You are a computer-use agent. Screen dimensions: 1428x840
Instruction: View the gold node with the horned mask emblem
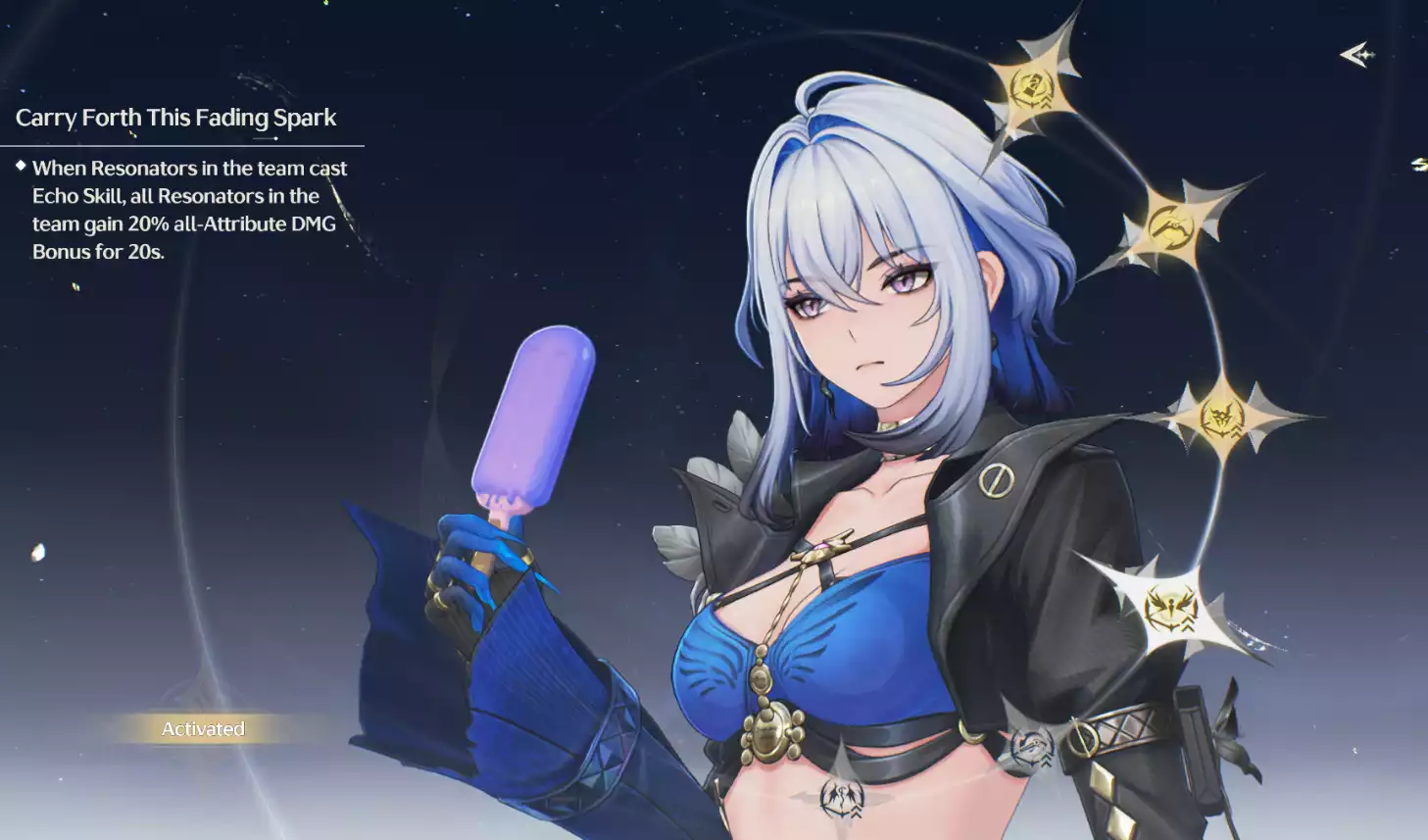[1222, 419]
